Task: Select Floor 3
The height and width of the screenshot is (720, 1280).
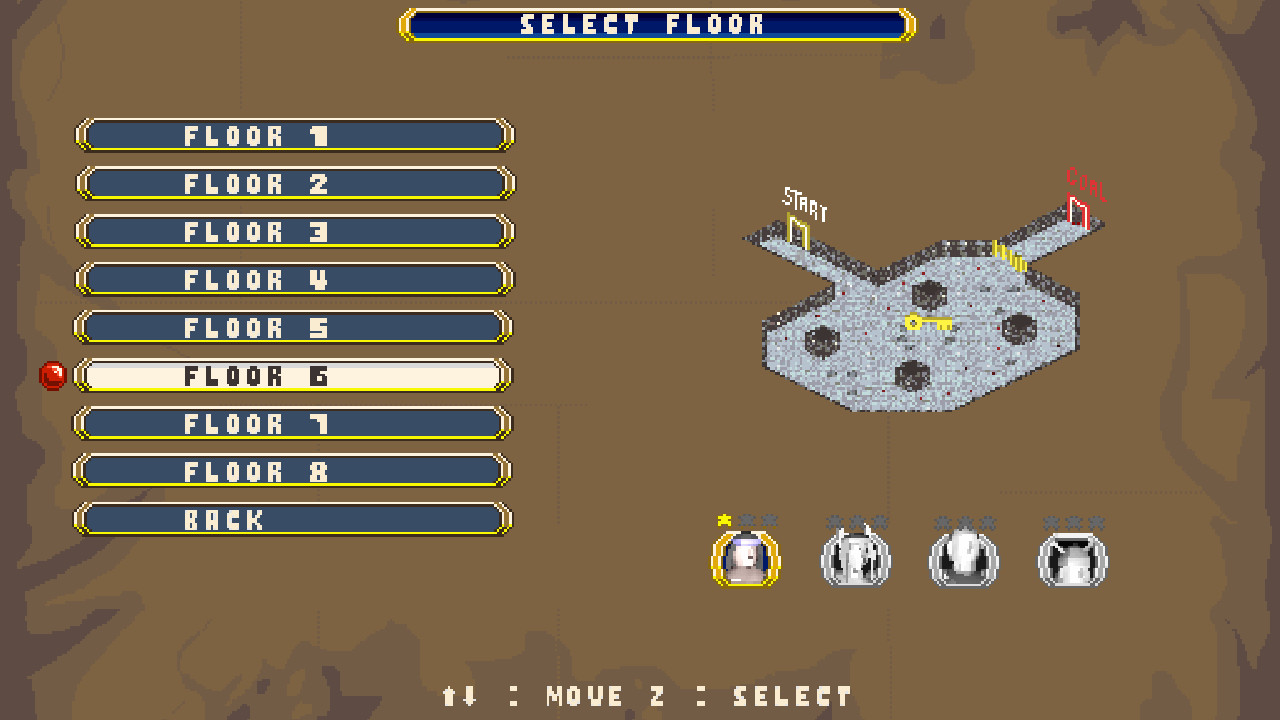Action: pyautogui.click(x=294, y=231)
